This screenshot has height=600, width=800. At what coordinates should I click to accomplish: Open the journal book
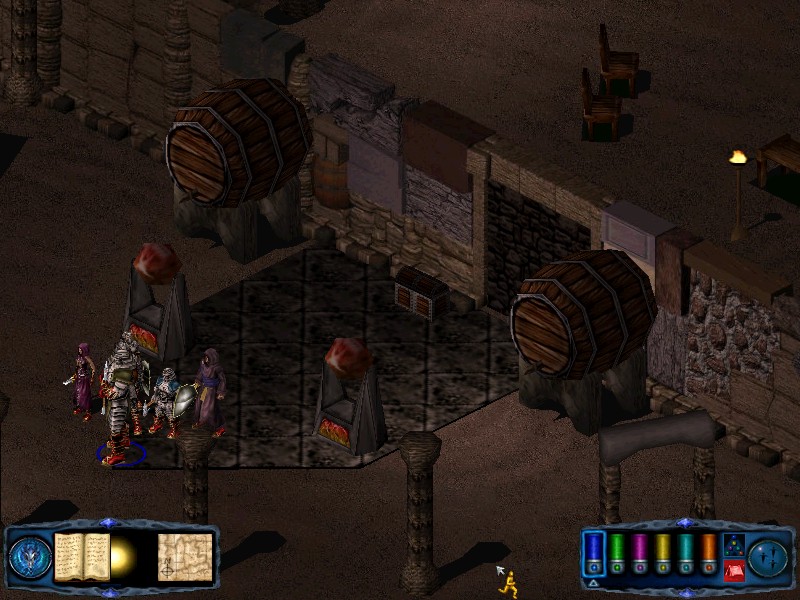coord(82,557)
